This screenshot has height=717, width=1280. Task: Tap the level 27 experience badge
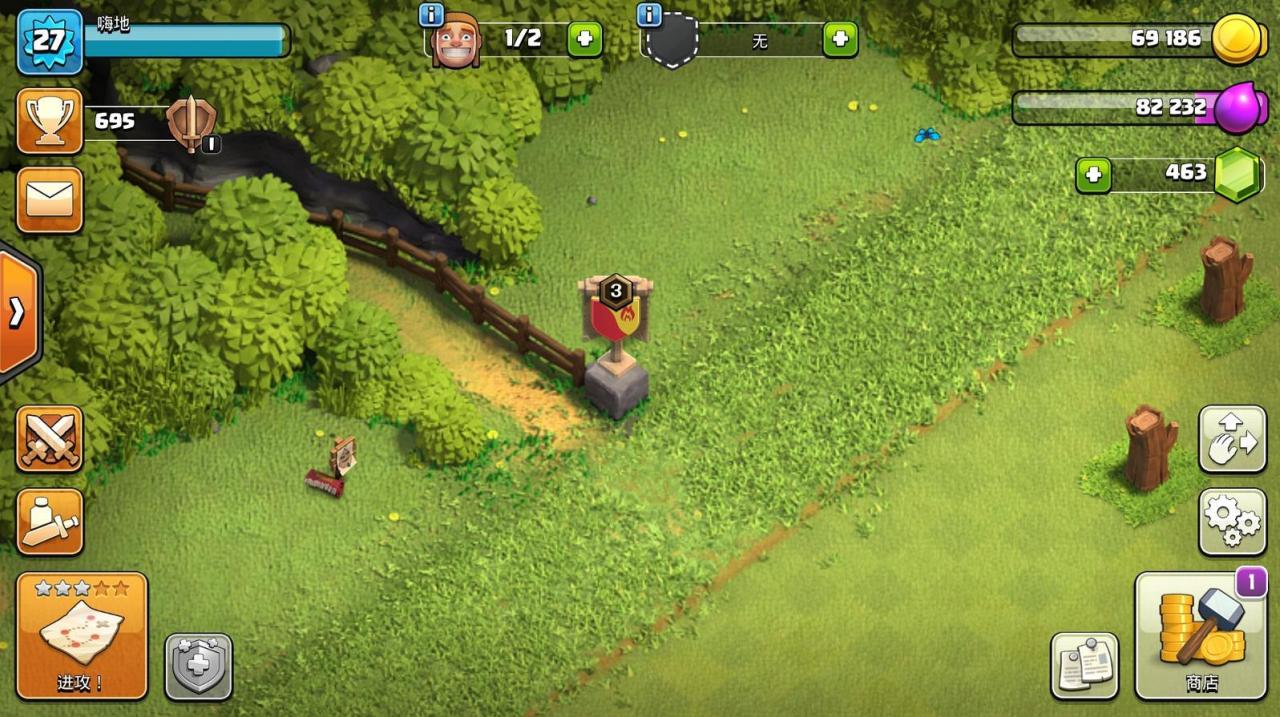[49, 41]
